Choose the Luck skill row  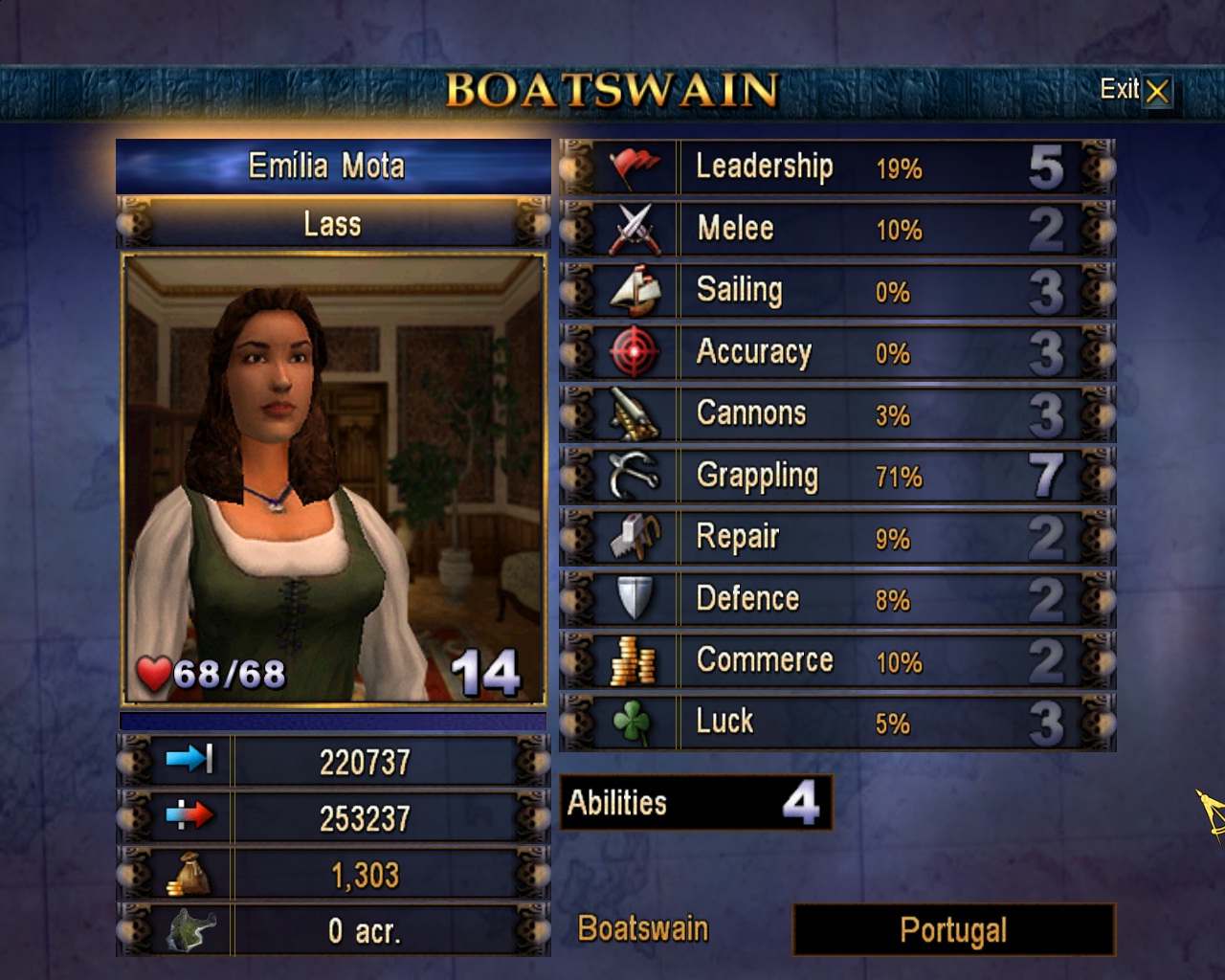pos(837,723)
